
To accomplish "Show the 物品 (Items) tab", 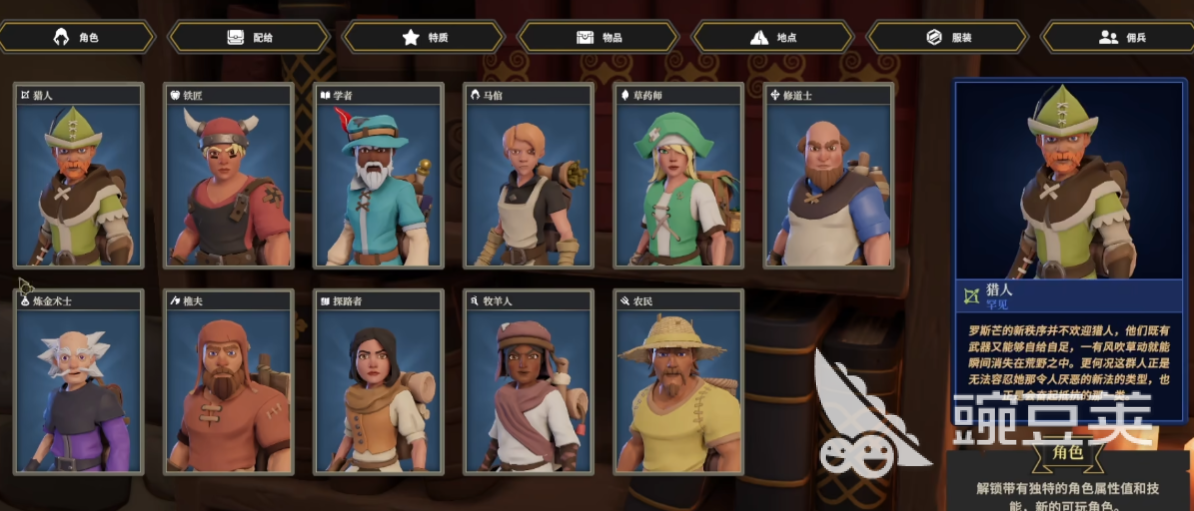I will (x=599, y=37).
